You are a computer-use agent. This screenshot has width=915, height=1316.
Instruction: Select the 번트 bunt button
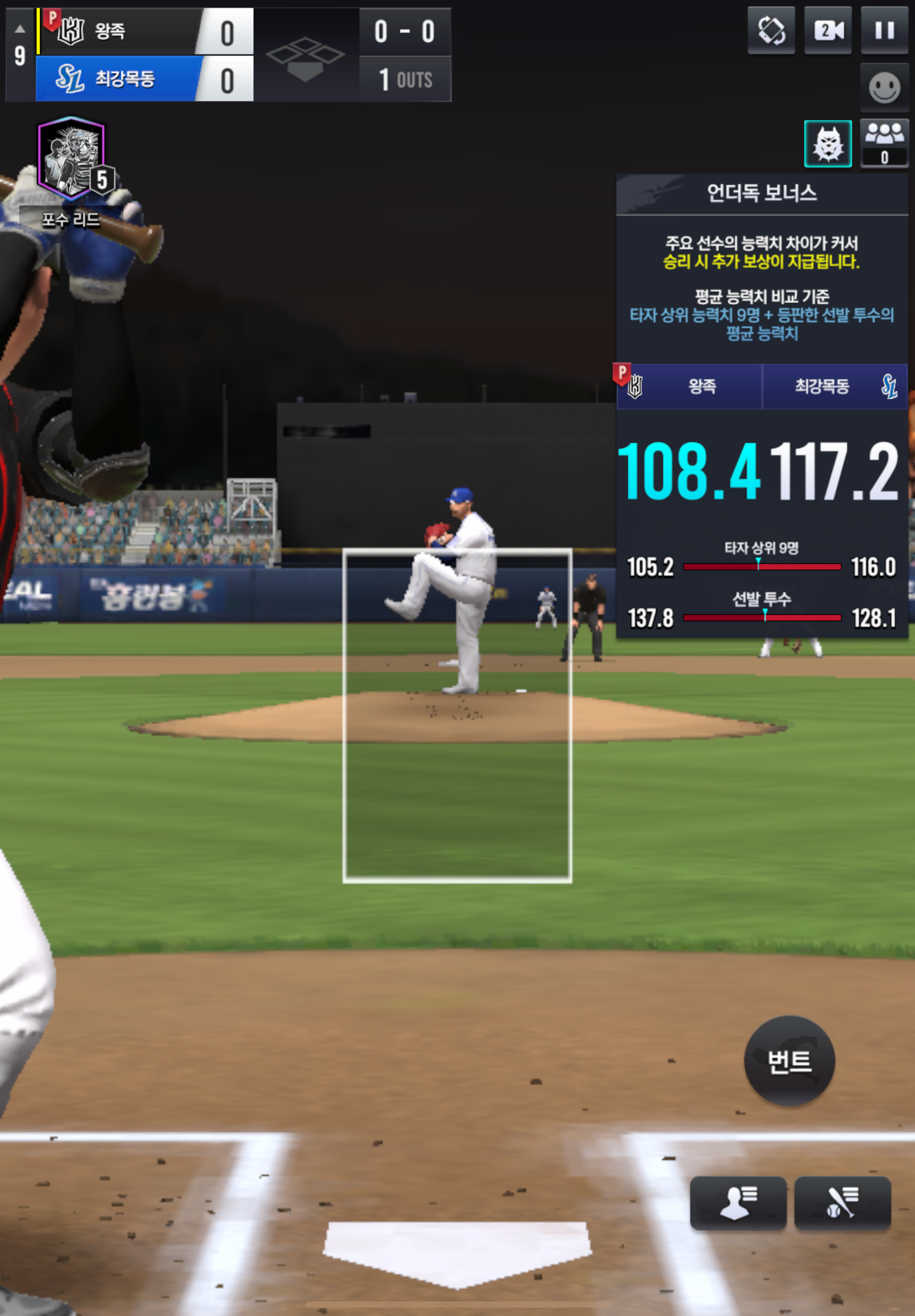click(789, 1061)
